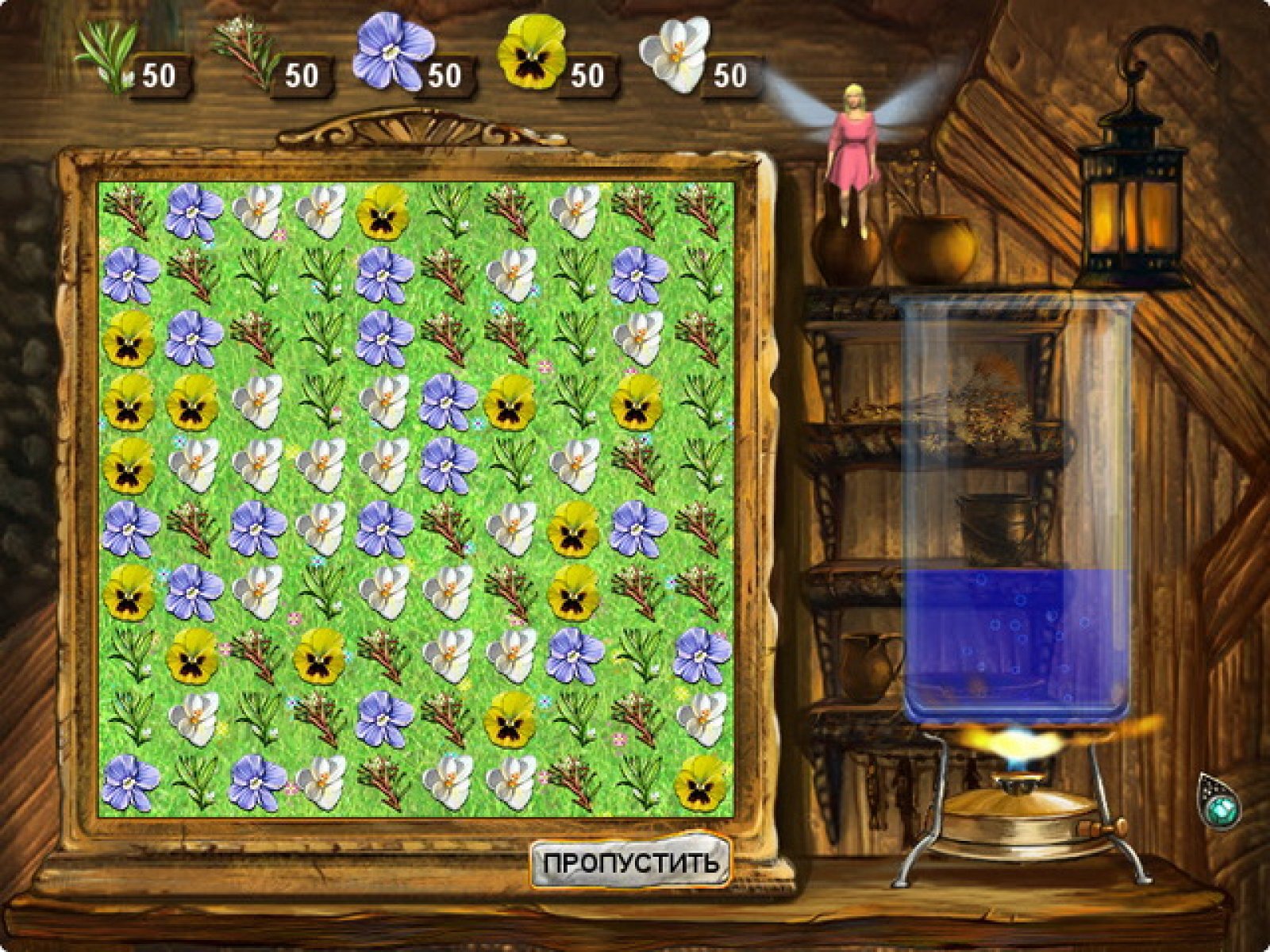
Task: Select the blue flower in the board's bottom-left corner
Action: [x=130, y=782]
